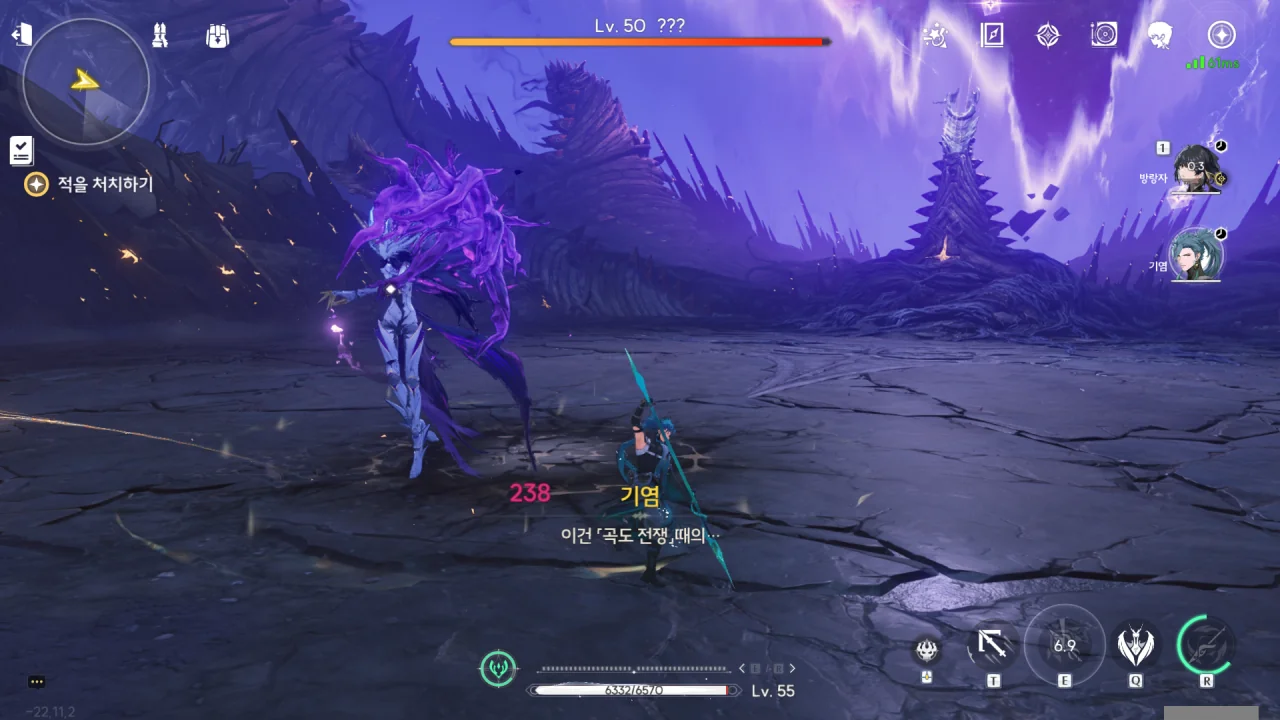This screenshot has width=1280, height=720.
Task: Click the exit door icon
Action: pyautogui.click(x=21, y=35)
